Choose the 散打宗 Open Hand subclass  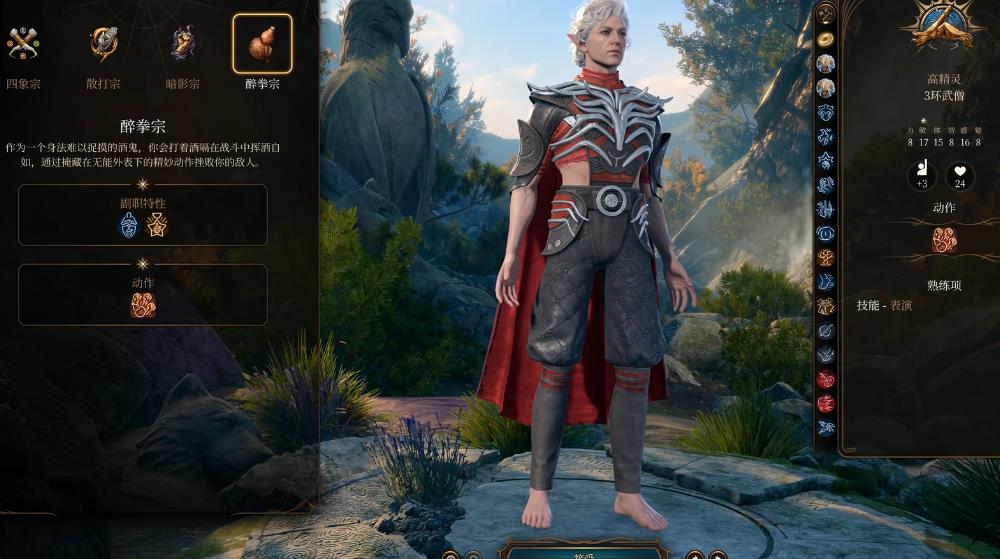pos(104,43)
